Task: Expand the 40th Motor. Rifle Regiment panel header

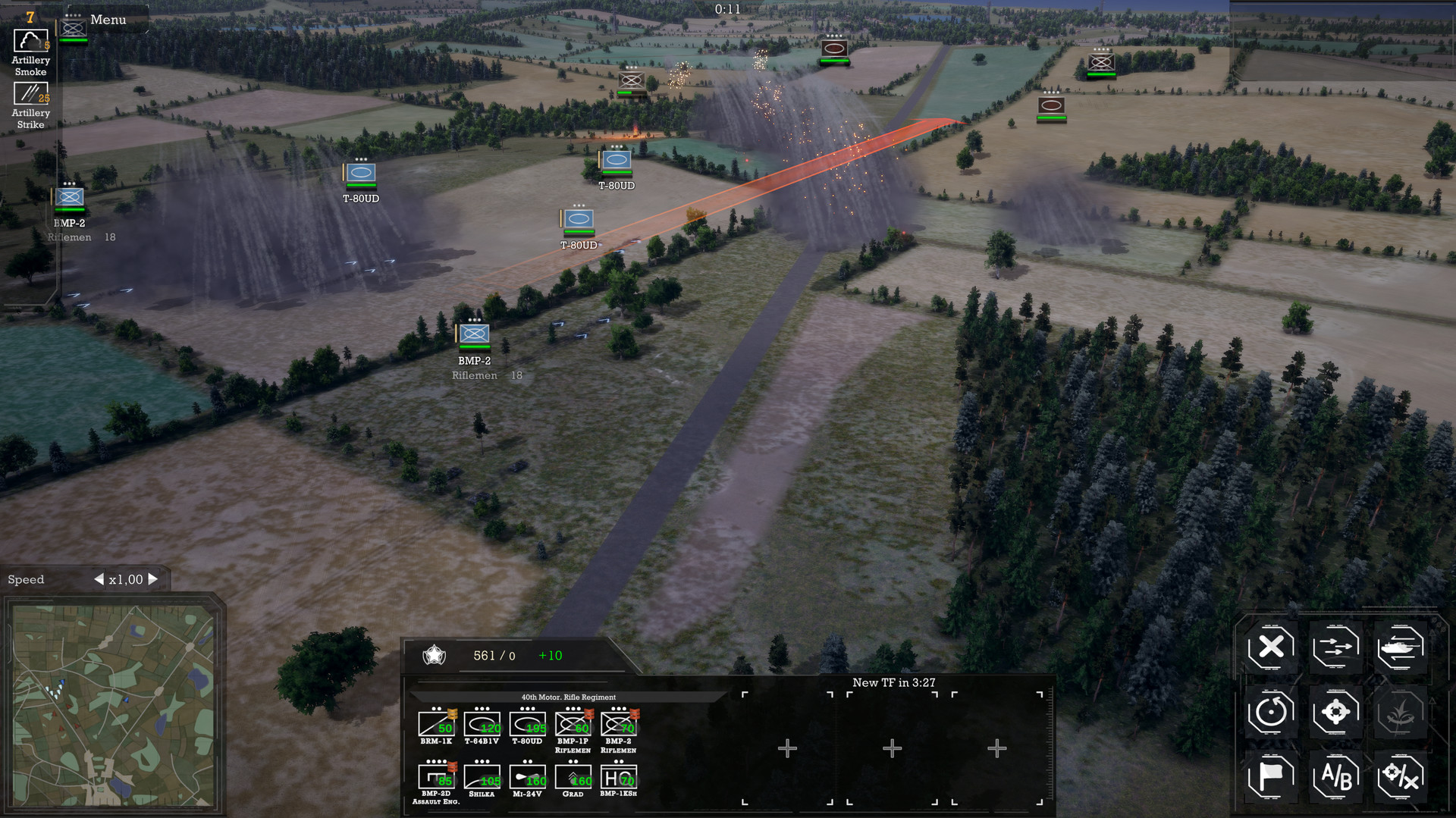Action: pos(568,697)
